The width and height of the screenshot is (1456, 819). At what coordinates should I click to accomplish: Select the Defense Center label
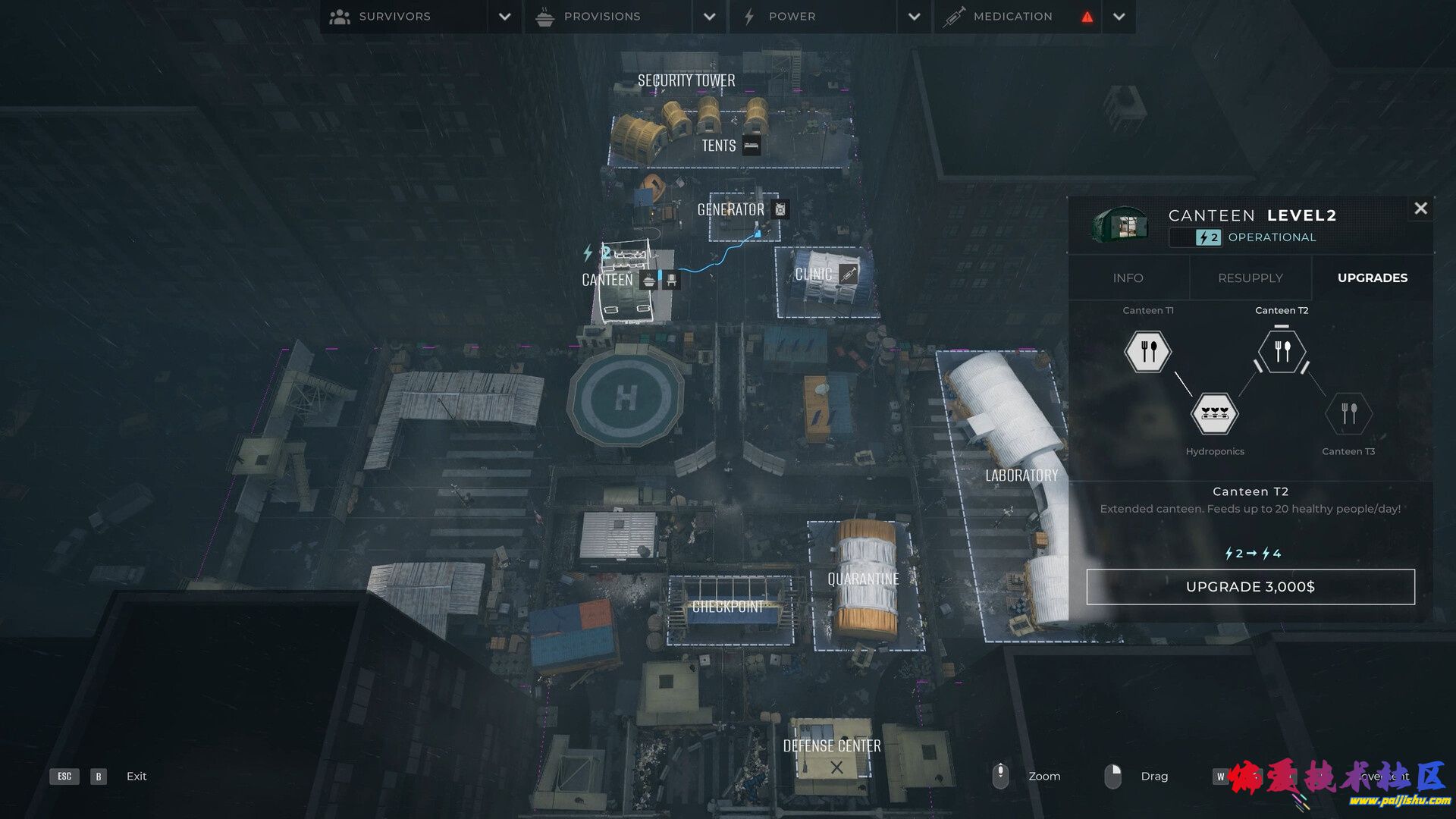click(832, 746)
